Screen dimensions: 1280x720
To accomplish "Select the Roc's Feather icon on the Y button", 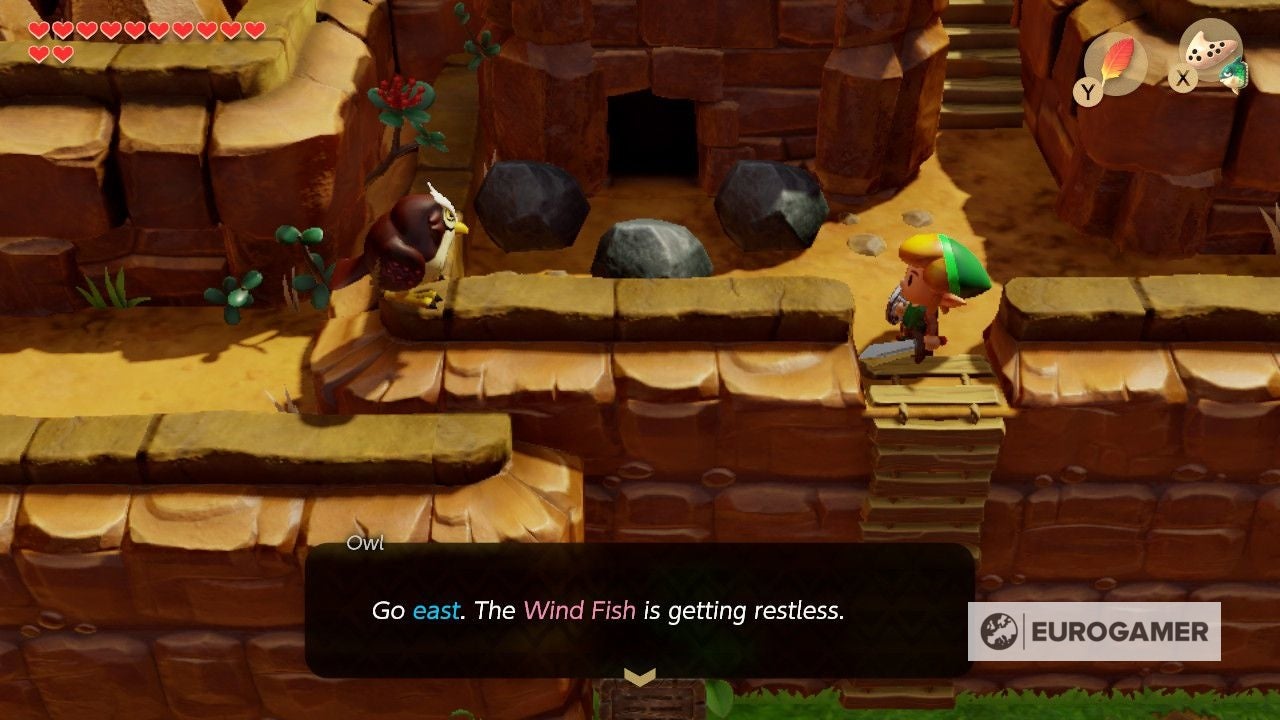I will click(x=1118, y=56).
